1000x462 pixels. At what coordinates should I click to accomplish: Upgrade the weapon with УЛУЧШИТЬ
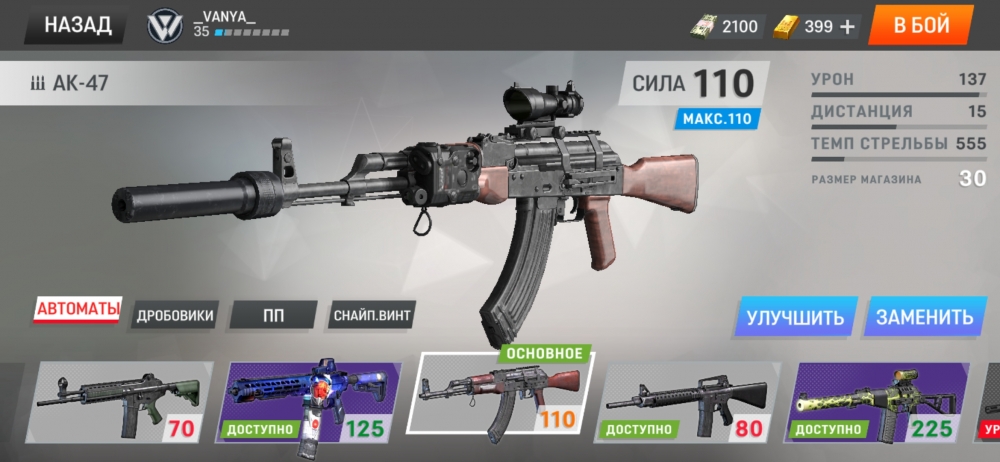pyautogui.click(x=795, y=317)
